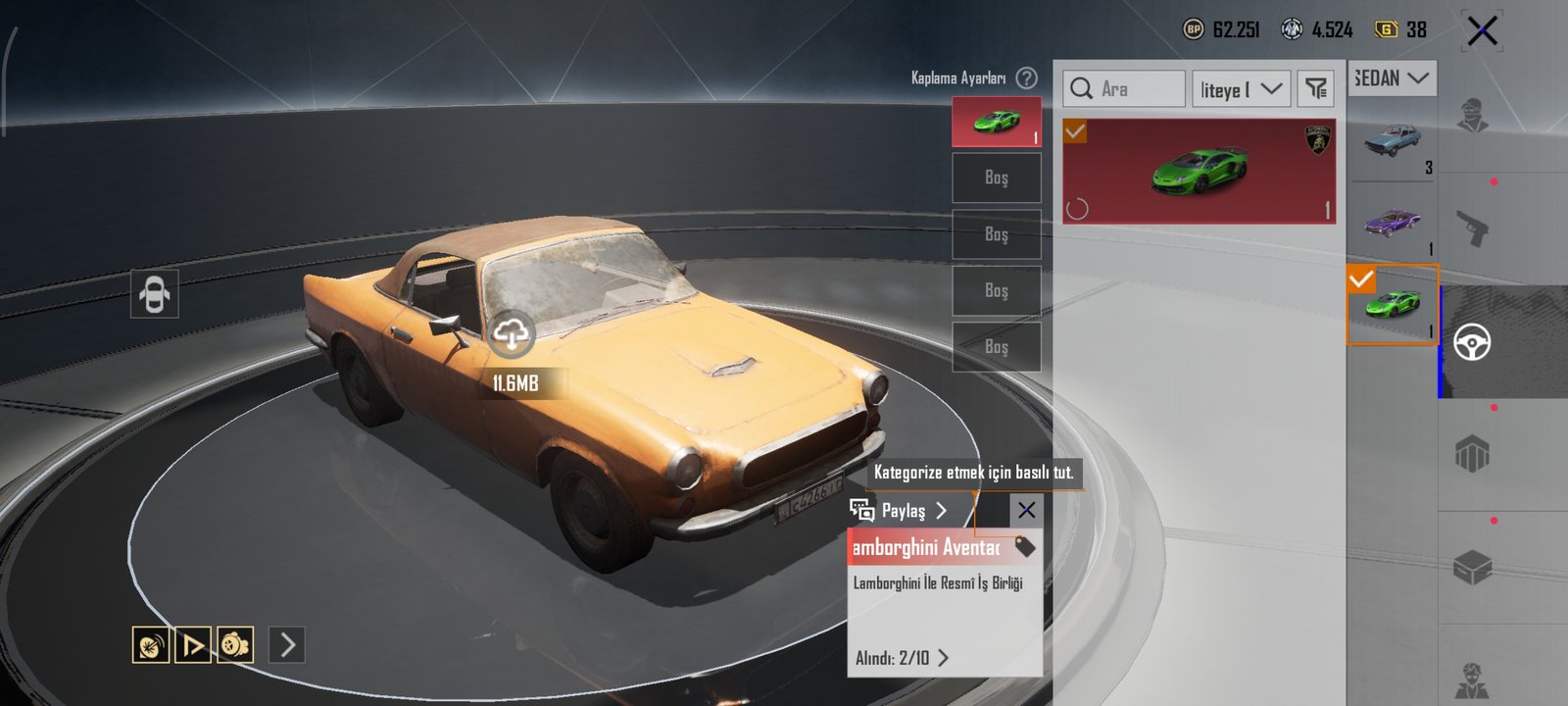Open the filter options button

pyautogui.click(x=1316, y=89)
